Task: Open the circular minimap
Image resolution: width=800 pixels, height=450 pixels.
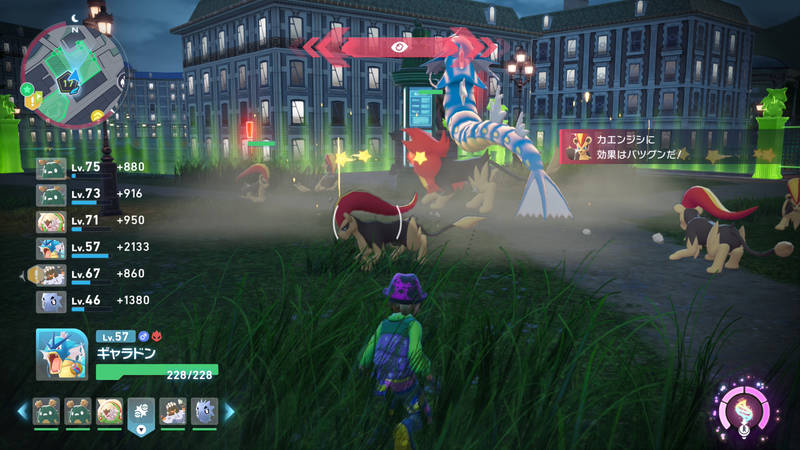Action: (x=73, y=69)
